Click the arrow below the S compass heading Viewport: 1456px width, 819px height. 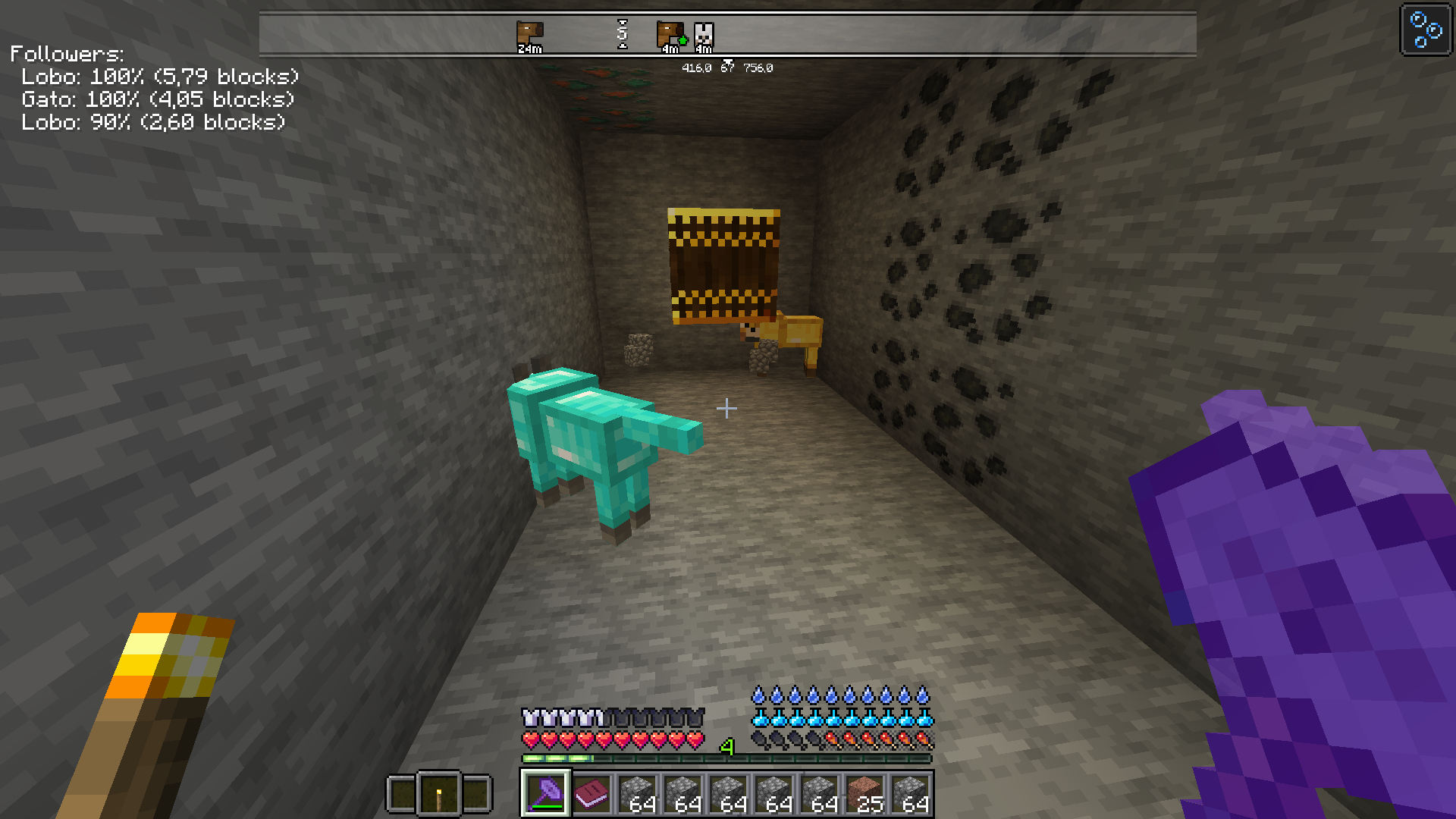(623, 47)
